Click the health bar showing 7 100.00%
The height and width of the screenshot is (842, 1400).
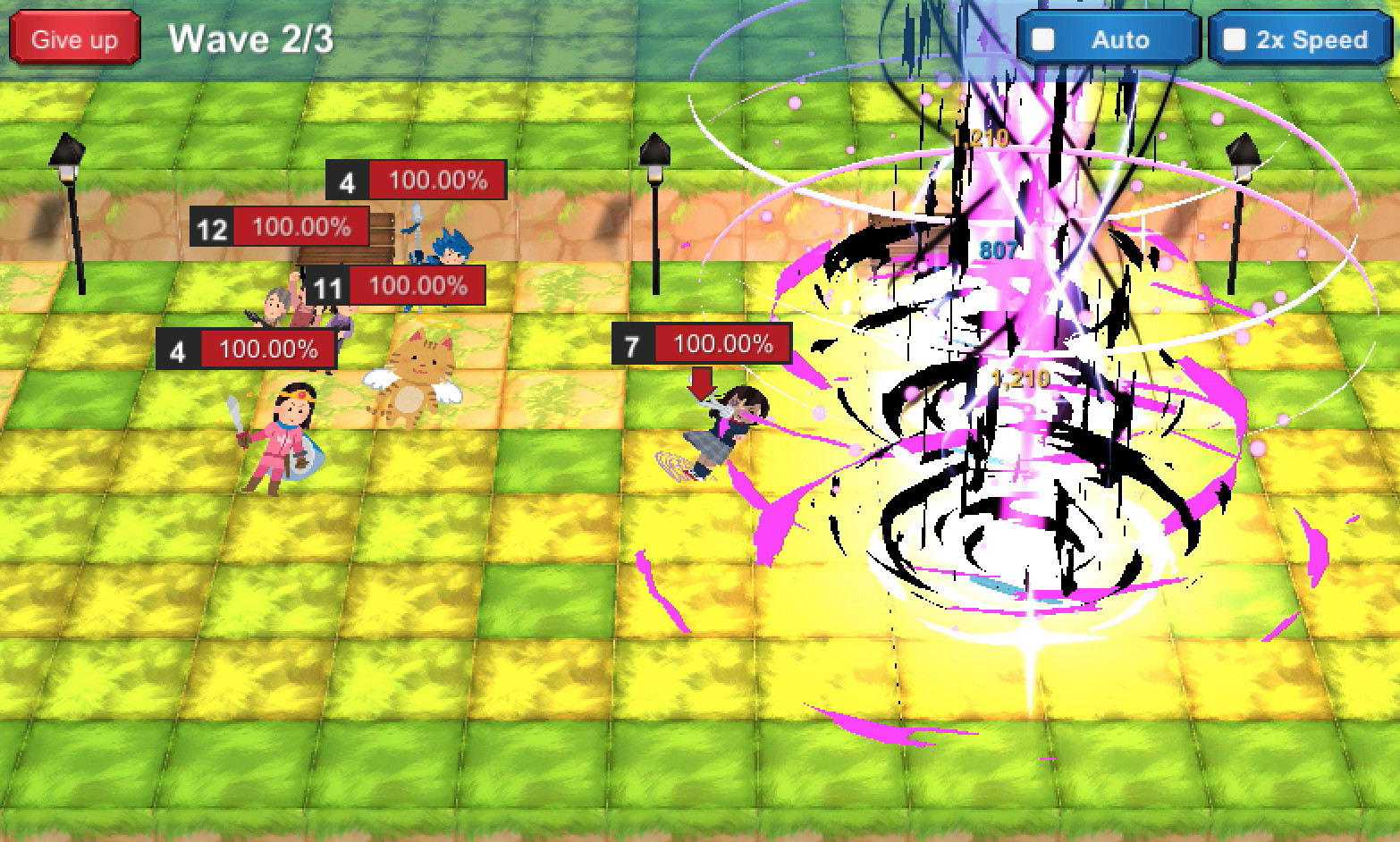click(x=701, y=342)
